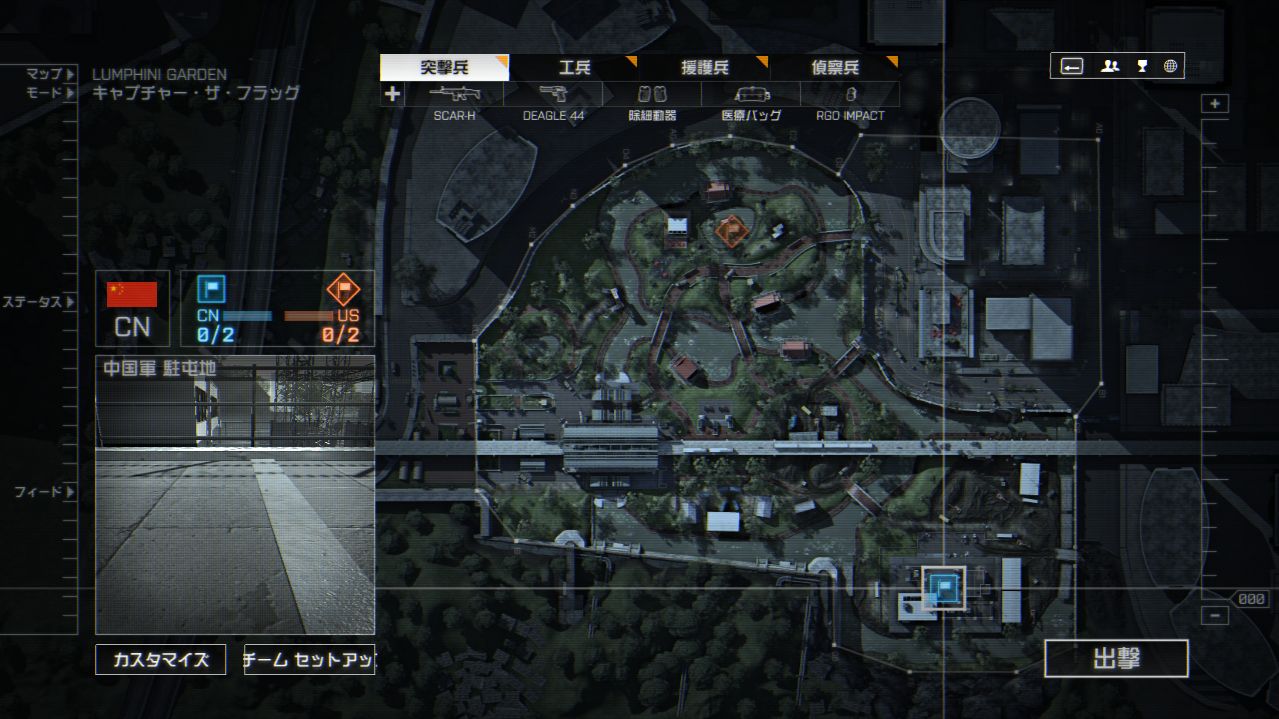Switch to the 工兵 class tab
Image resolution: width=1279 pixels, height=719 pixels.
coord(574,68)
